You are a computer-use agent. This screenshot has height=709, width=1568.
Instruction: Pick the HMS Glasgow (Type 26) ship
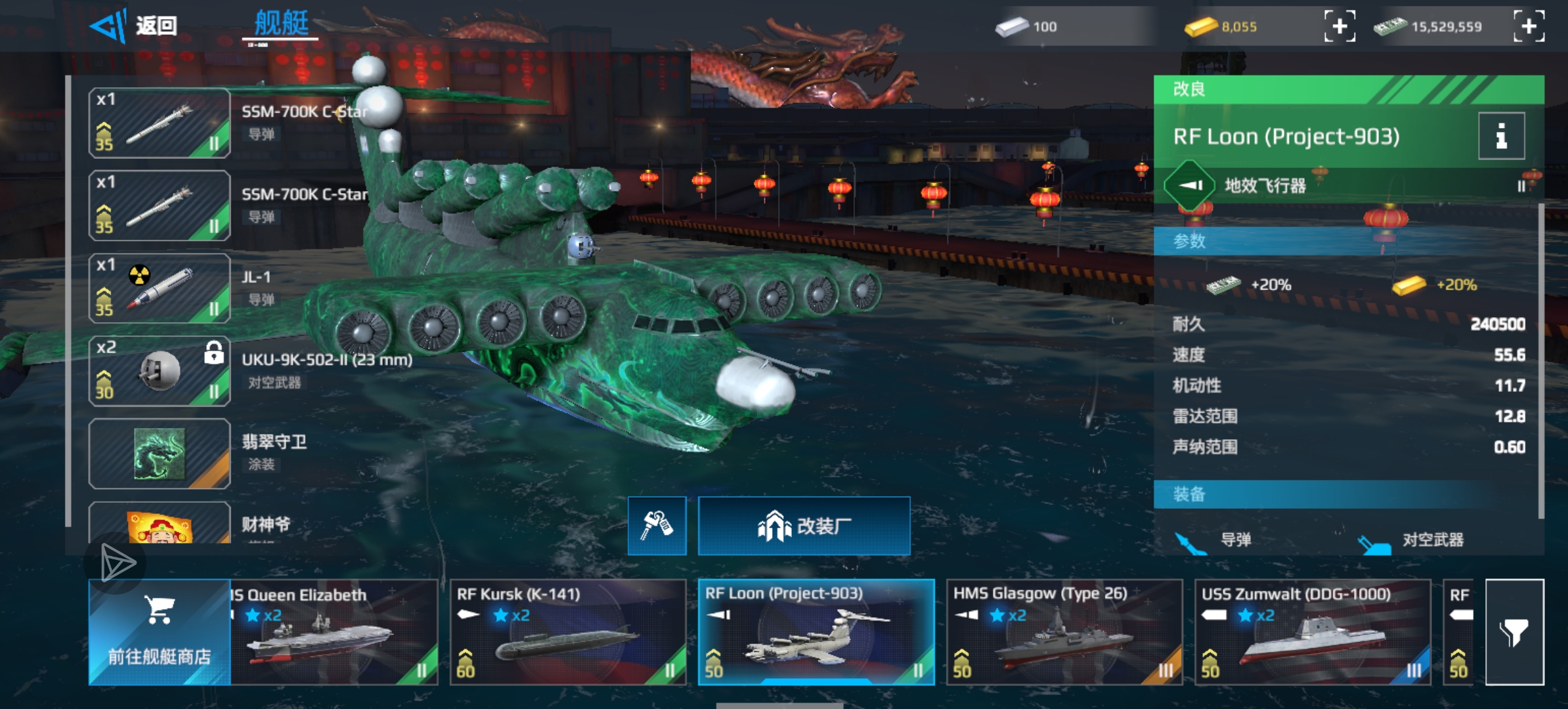pyautogui.click(x=1064, y=632)
